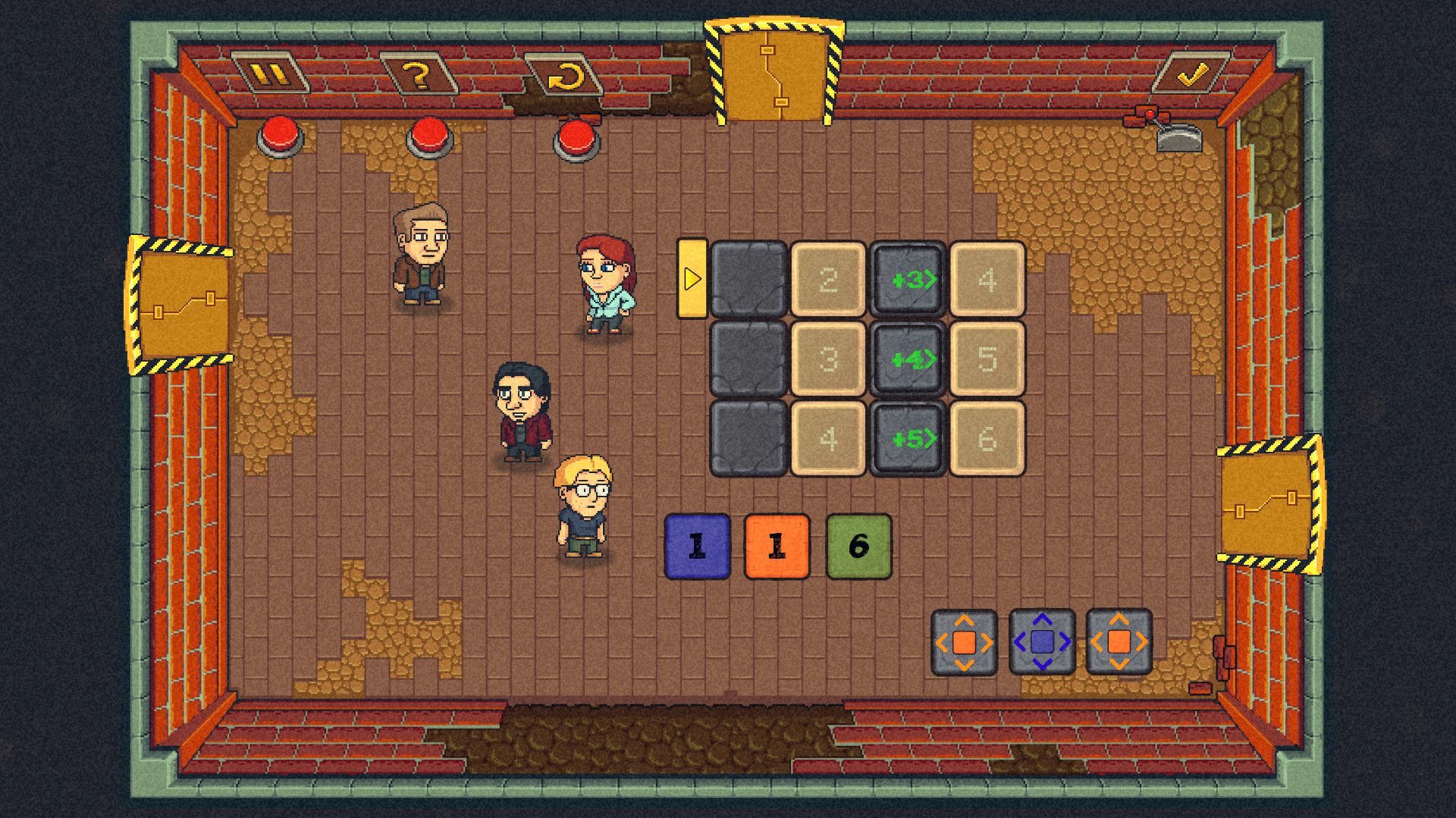Screen dimensions: 1456x818
Task: Click the beige grid tile showing 2
Action: tap(828, 280)
